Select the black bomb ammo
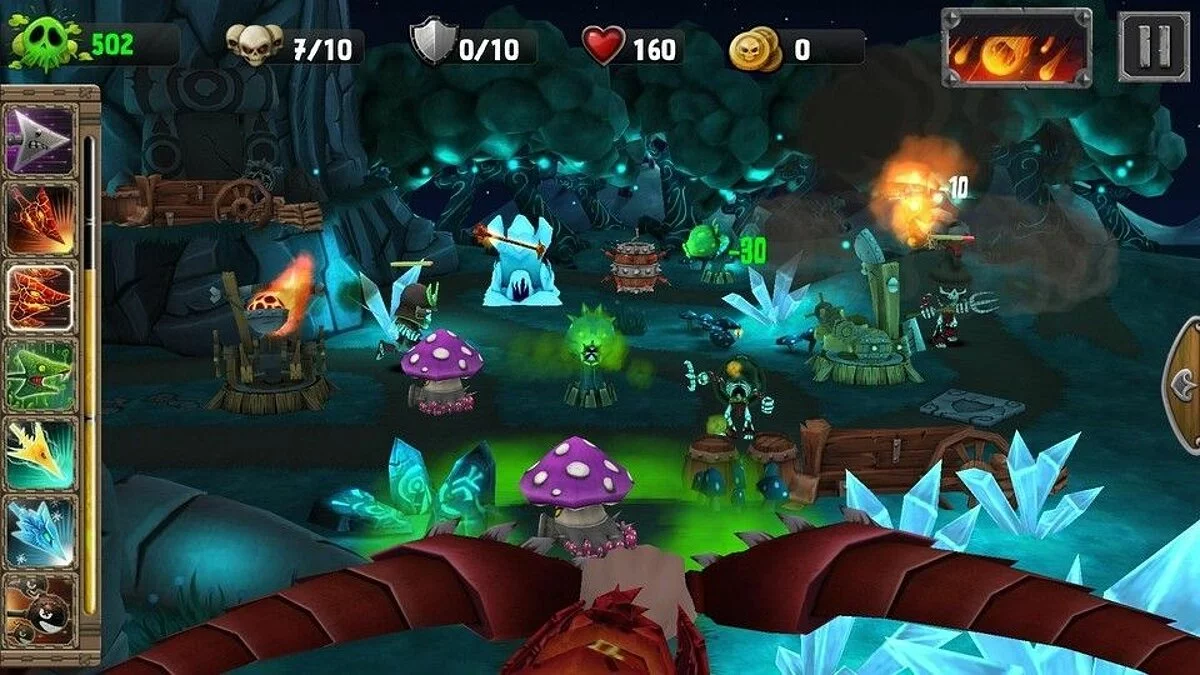This screenshot has width=1200, height=675. pyautogui.click(x=41, y=606)
